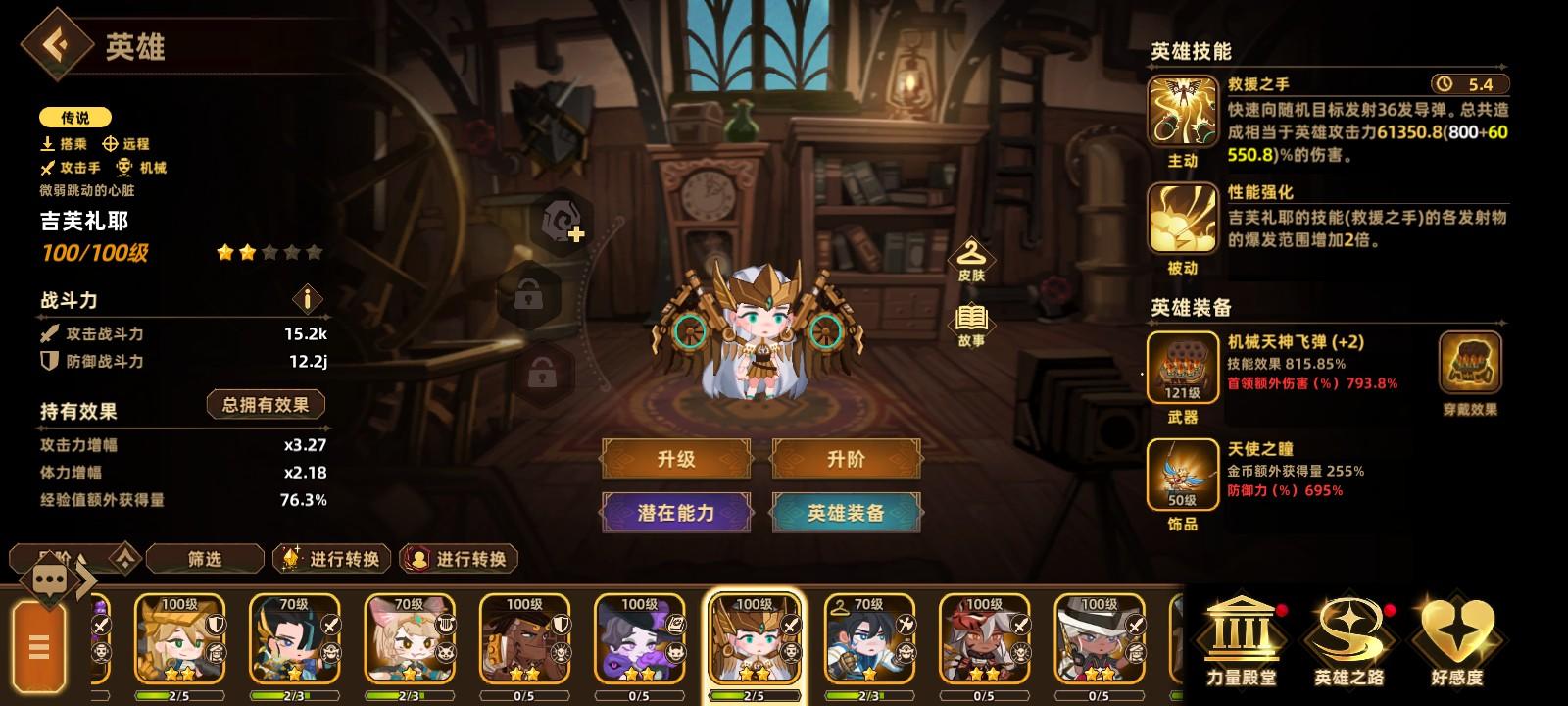
Task: Click the 总拥有效果 effects button
Action: pyautogui.click(x=266, y=404)
